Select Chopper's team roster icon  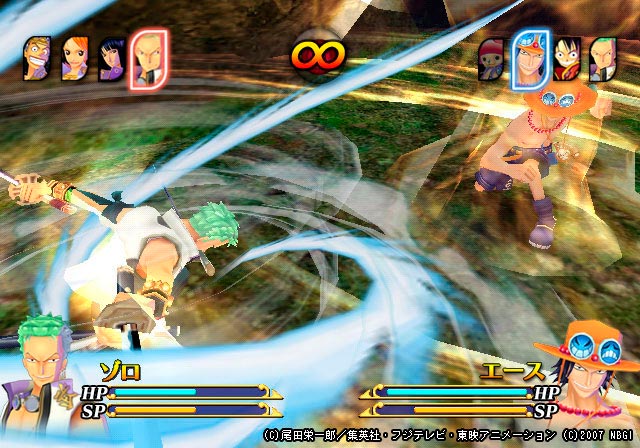coord(493,60)
